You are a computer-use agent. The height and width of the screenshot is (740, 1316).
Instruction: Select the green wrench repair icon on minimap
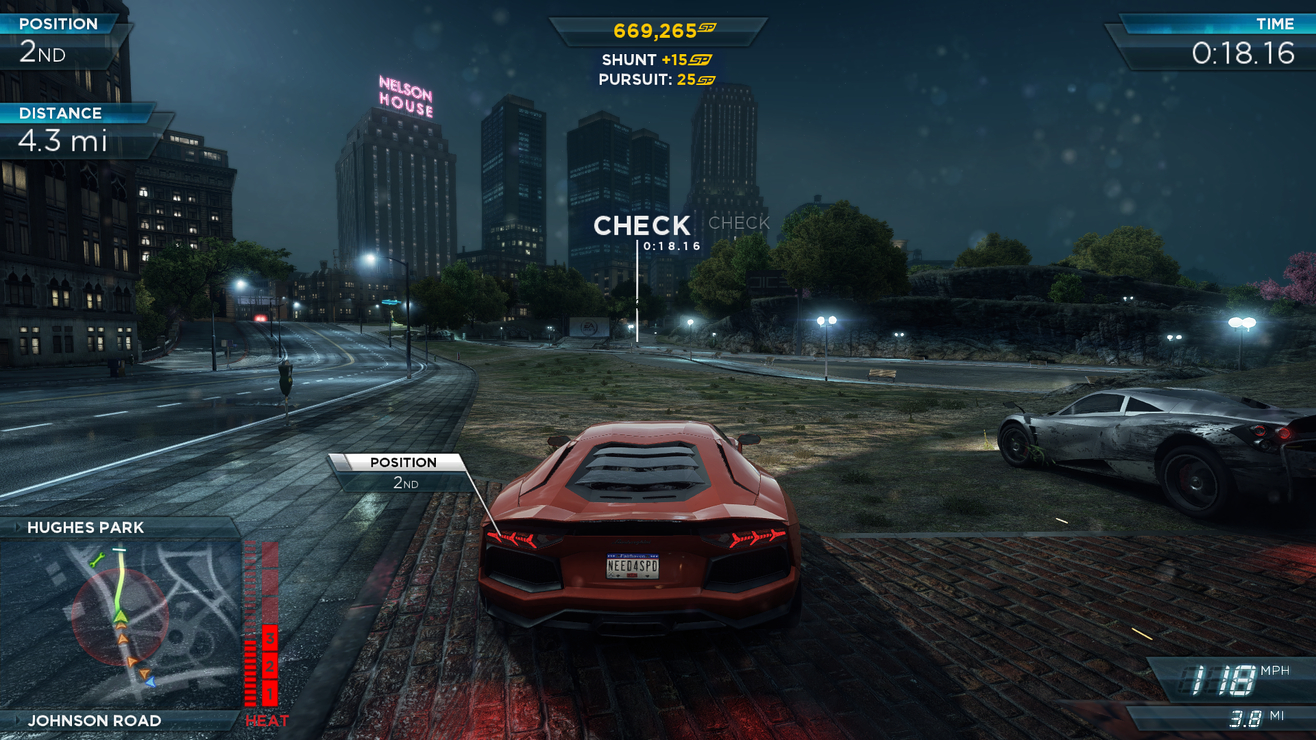tap(96, 558)
